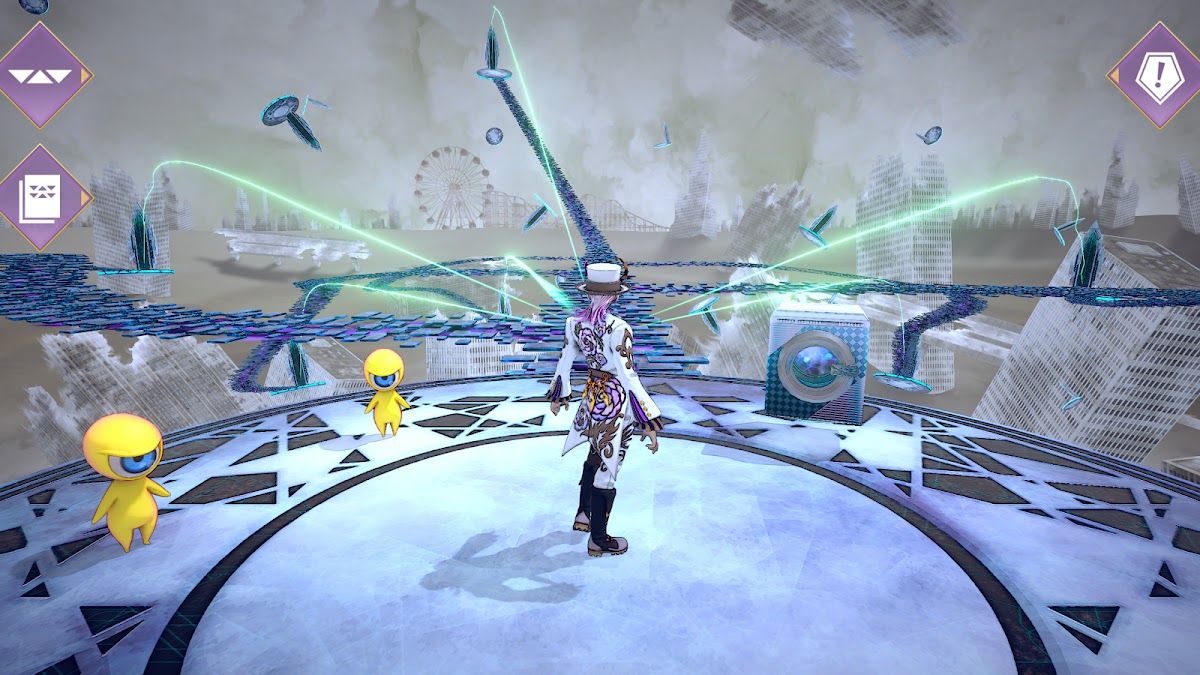This screenshot has width=1200, height=675.
Task: Open the stacked pages diamond icon
Action: pyautogui.click(x=42, y=196)
